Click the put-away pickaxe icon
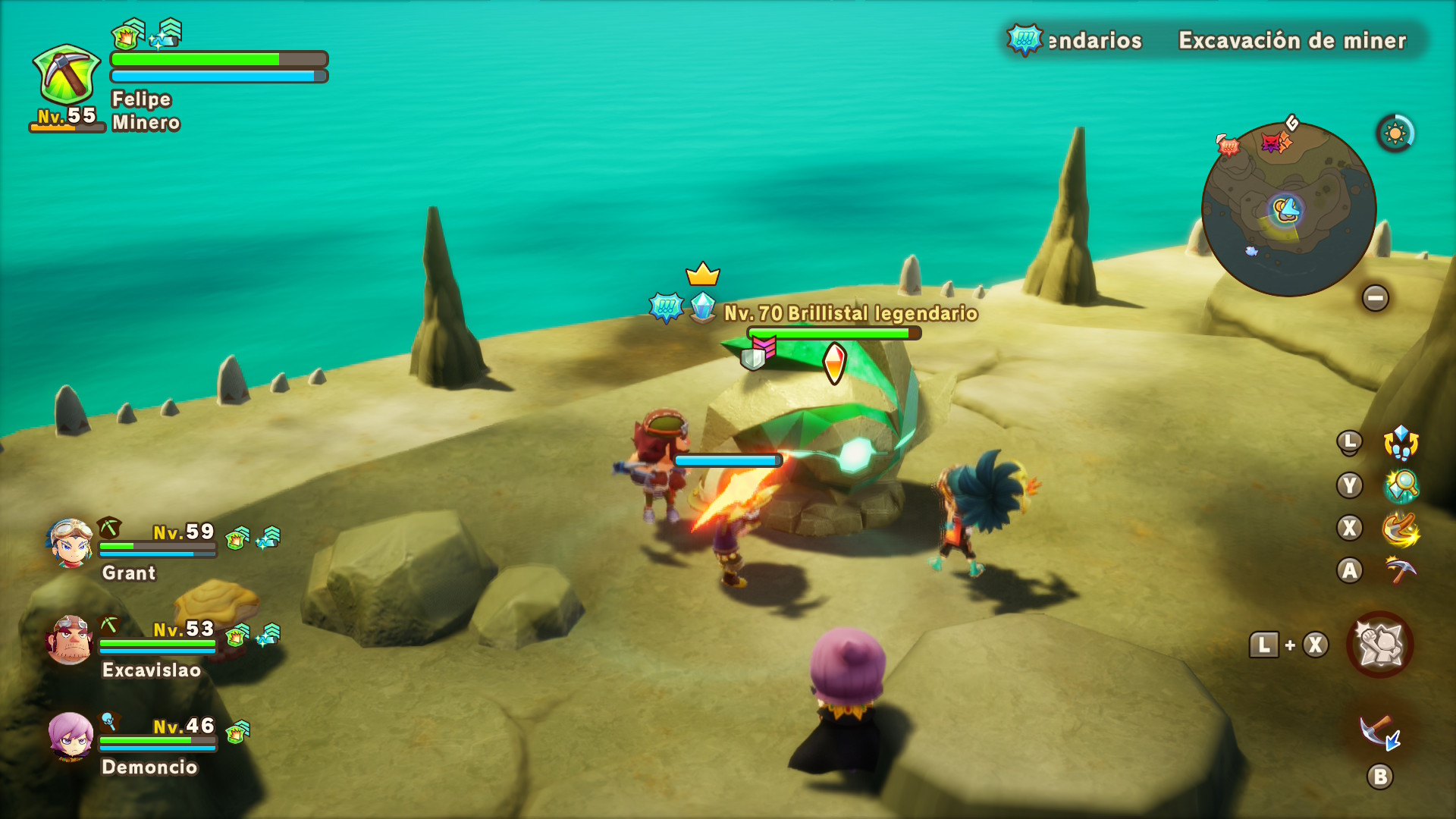Screen dimensions: 1456x819 point(1379,733)
